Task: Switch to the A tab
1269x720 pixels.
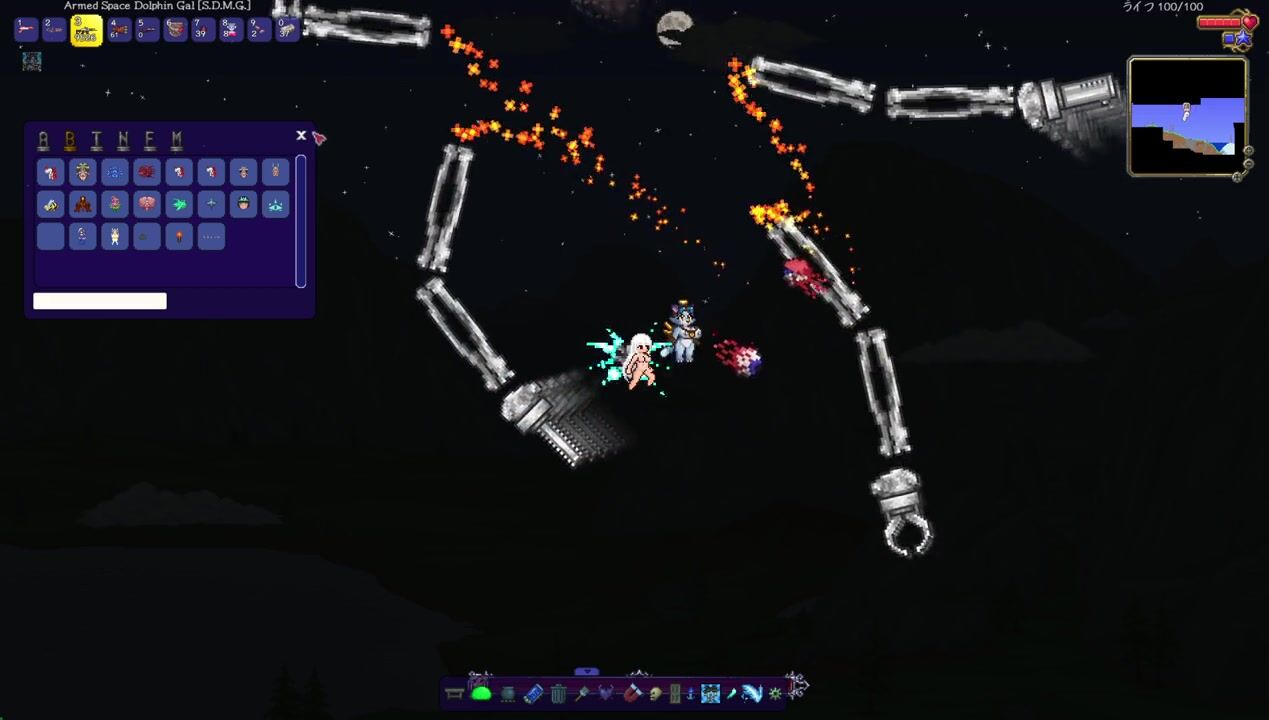Action: pyautogui.click(x=43, y=140)
